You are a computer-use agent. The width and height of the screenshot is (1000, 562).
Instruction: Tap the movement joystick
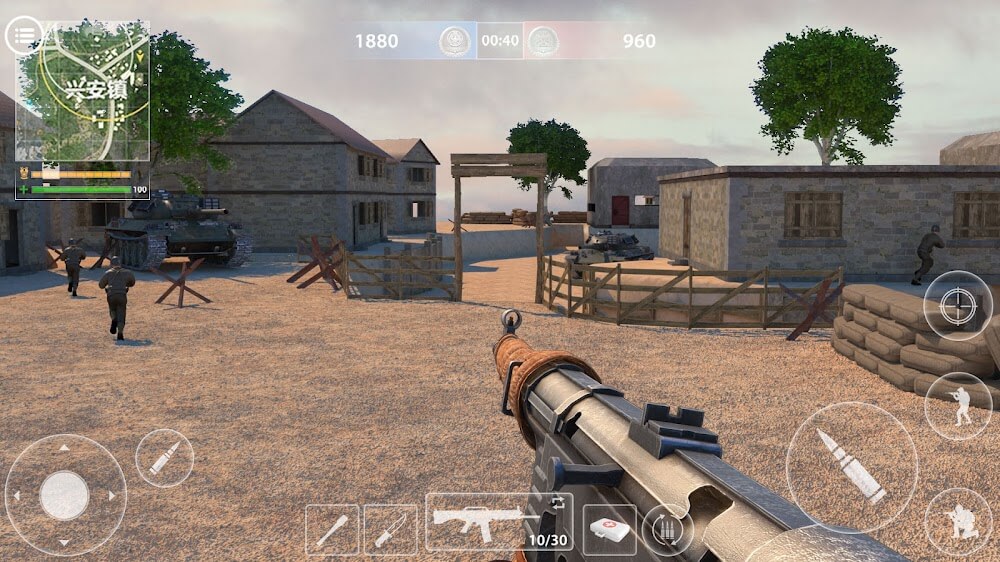(65, 493)
